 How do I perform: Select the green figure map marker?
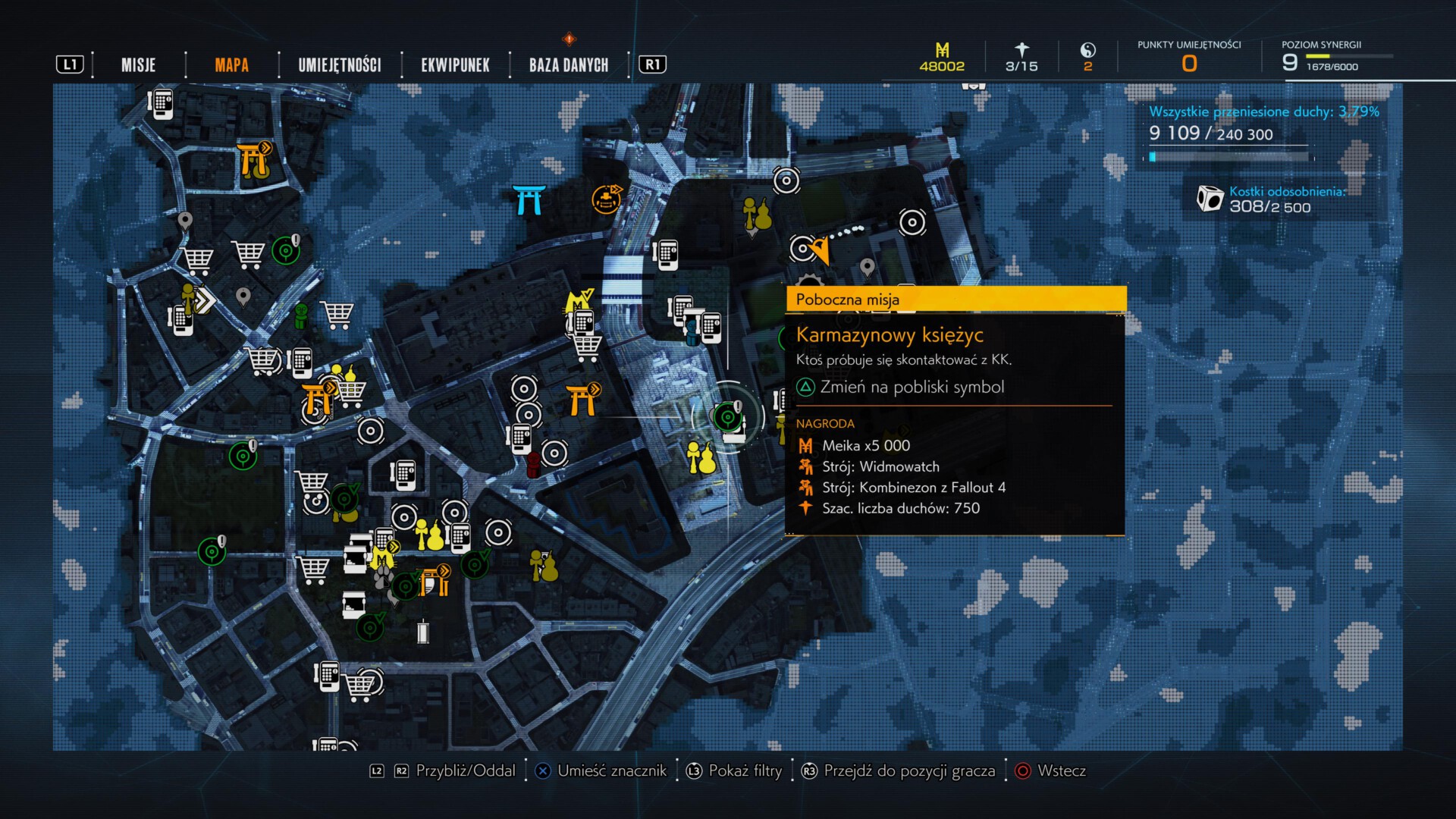click(x=301, y=315)
